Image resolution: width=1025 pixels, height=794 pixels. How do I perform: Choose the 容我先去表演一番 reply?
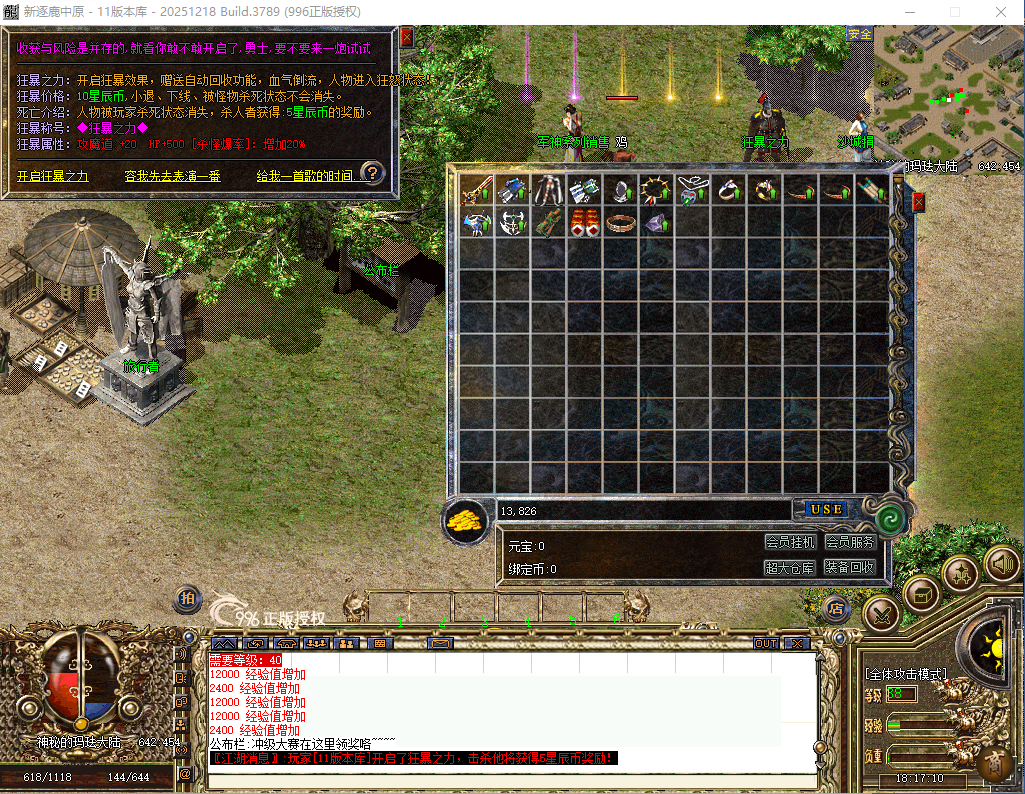172,176
